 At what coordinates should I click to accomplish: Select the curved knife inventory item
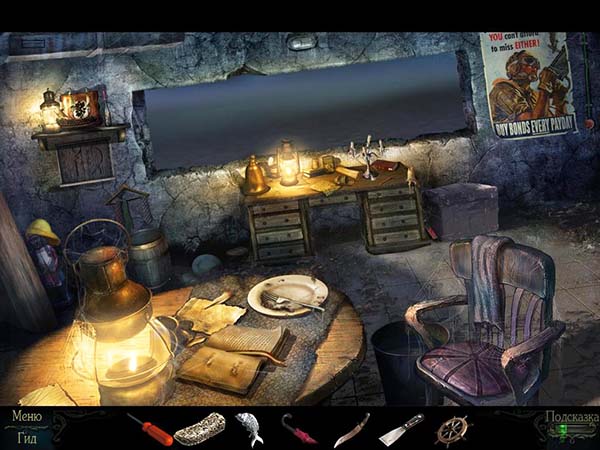(351, 429)
